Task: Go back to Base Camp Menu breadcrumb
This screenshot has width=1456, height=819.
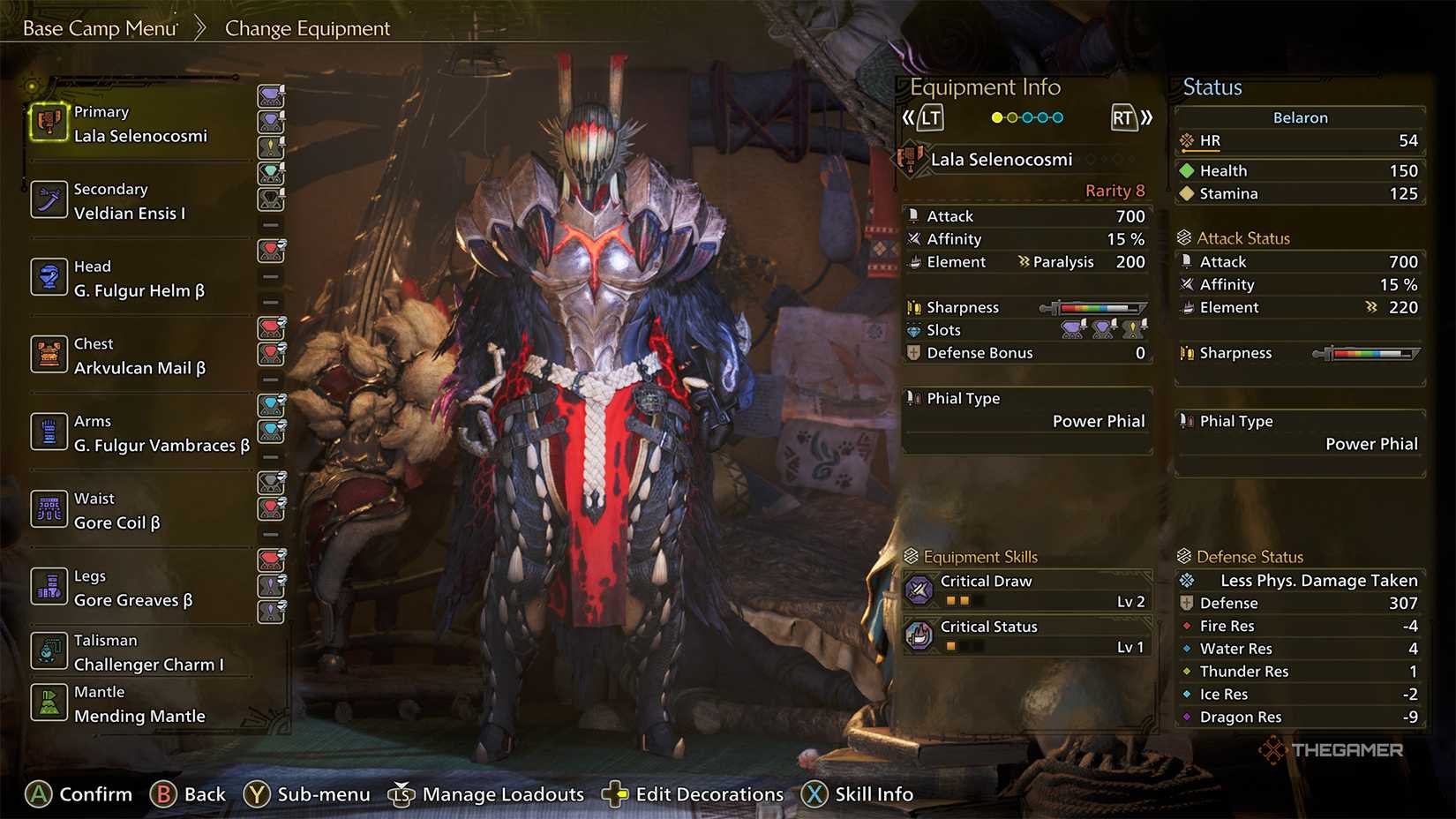Action: point(100,28)
